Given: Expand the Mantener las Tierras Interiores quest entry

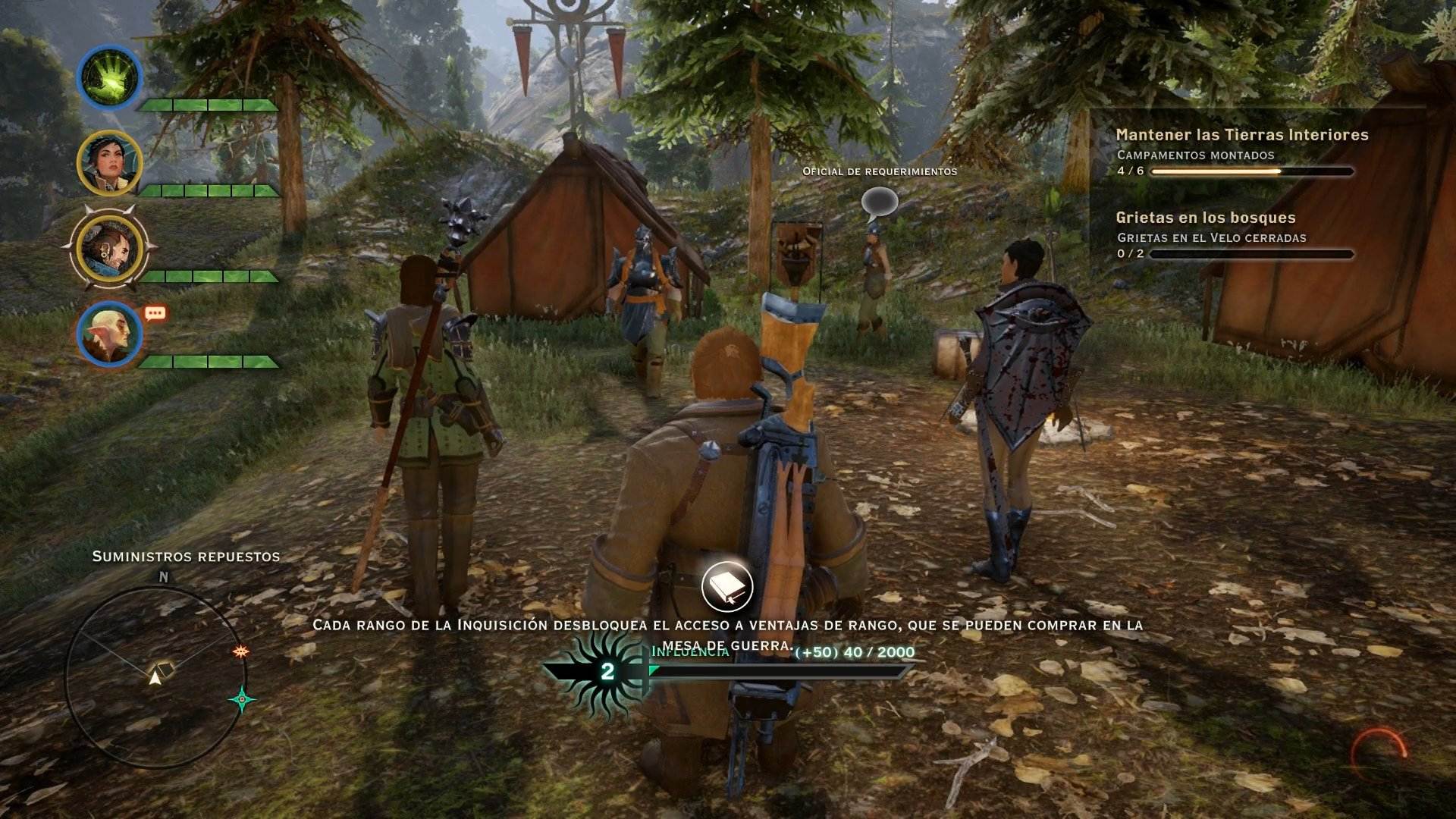Looking at the screenshot, I should 1241,135.
